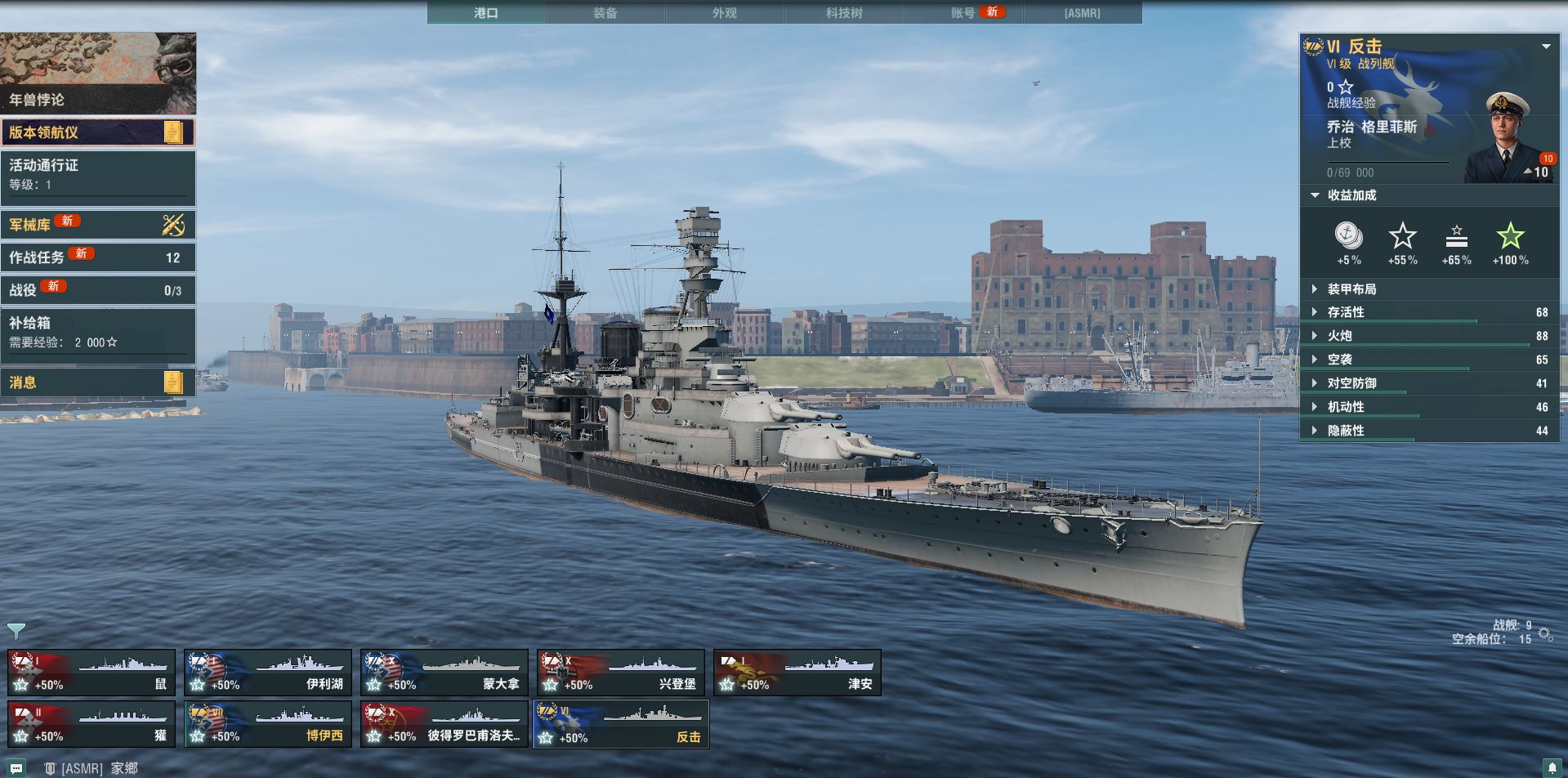Open the [ASMR] clan tab
Viewport: 1568px width, 778px height.
pyautogui.click(x=1082, y=12)
